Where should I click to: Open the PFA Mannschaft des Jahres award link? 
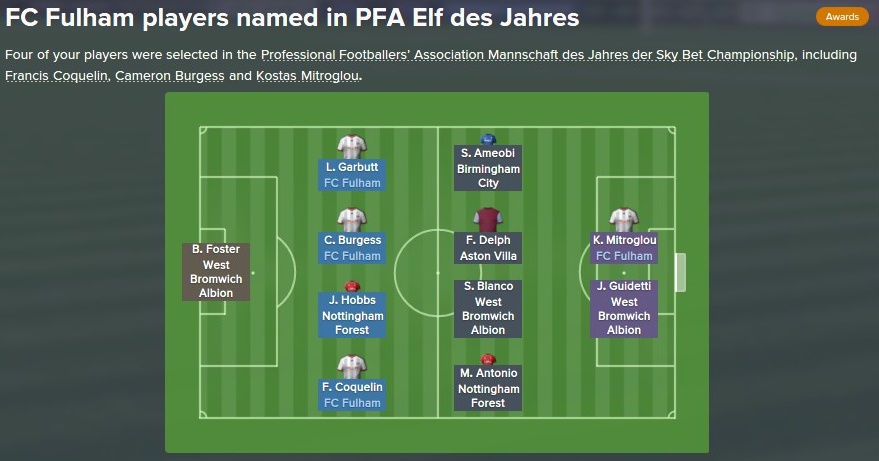[528, 55]
